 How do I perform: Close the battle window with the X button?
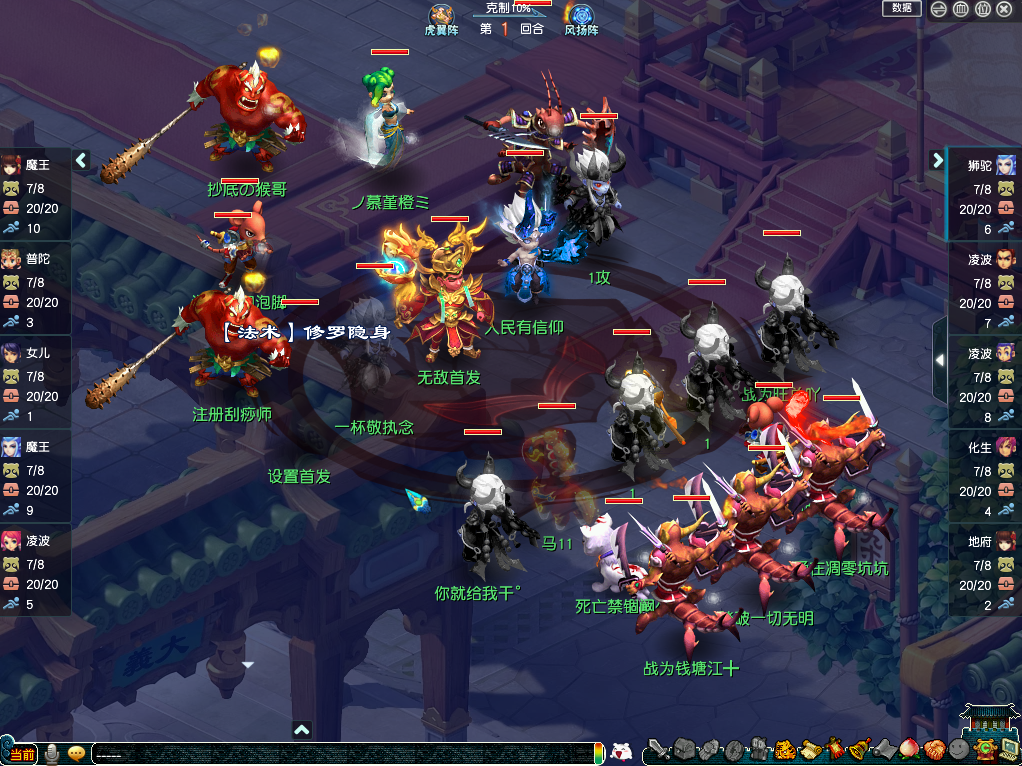click(x=1006, y=9)
